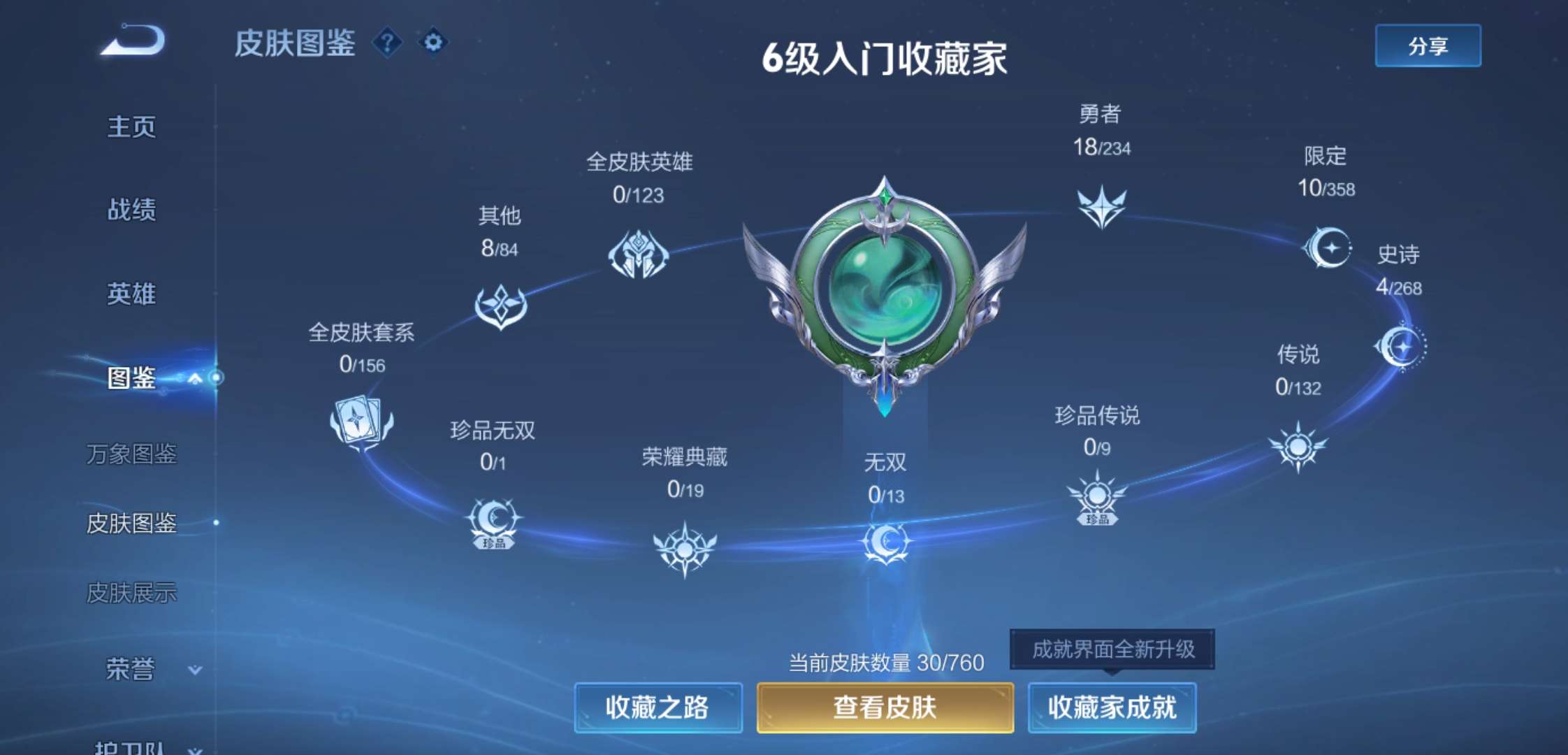Open the settings gear beside 皮肤图鉴
This screenshot has width=1568, height=755.
[433, 43]
